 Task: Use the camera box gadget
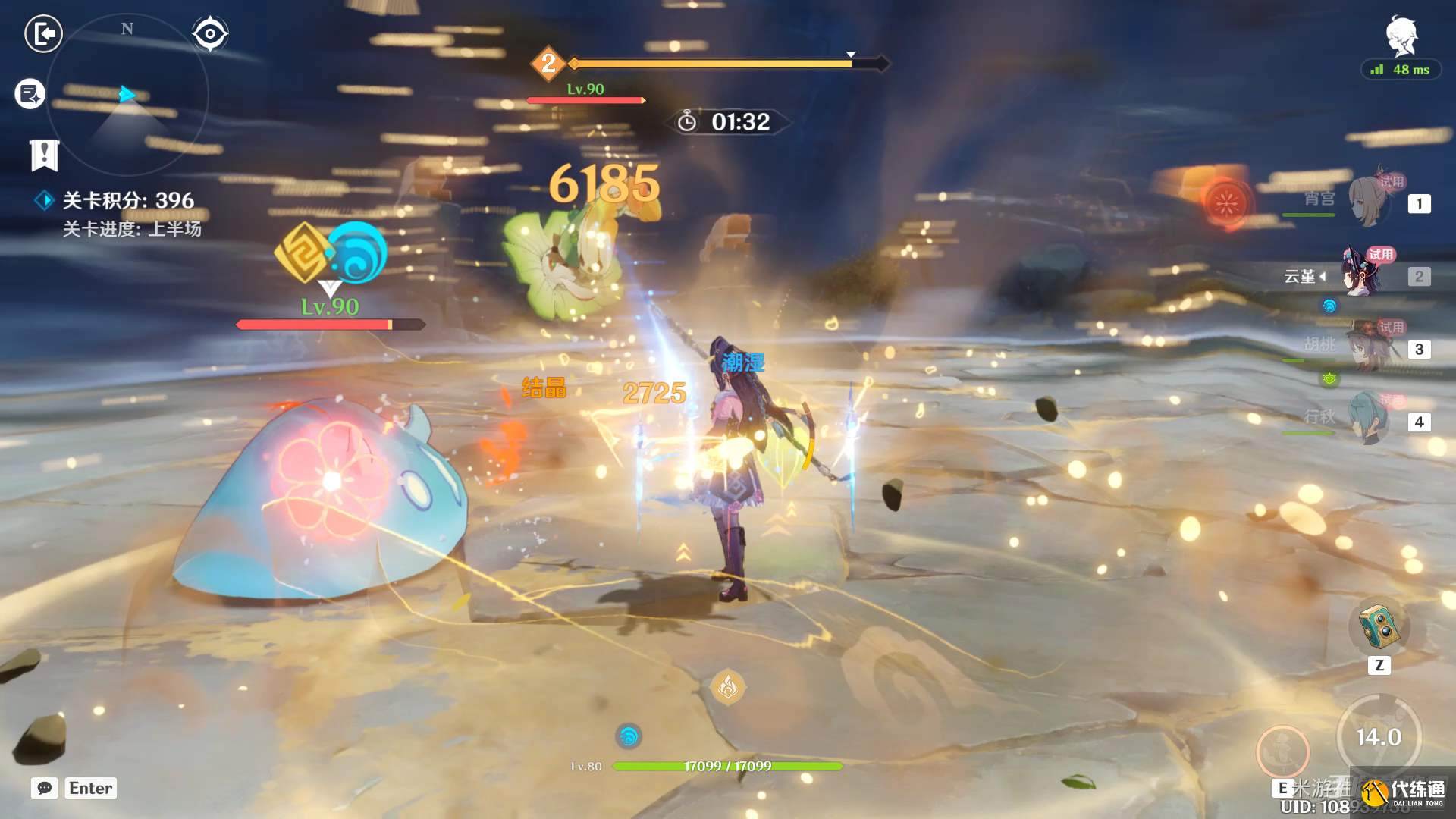(1379, 626)
